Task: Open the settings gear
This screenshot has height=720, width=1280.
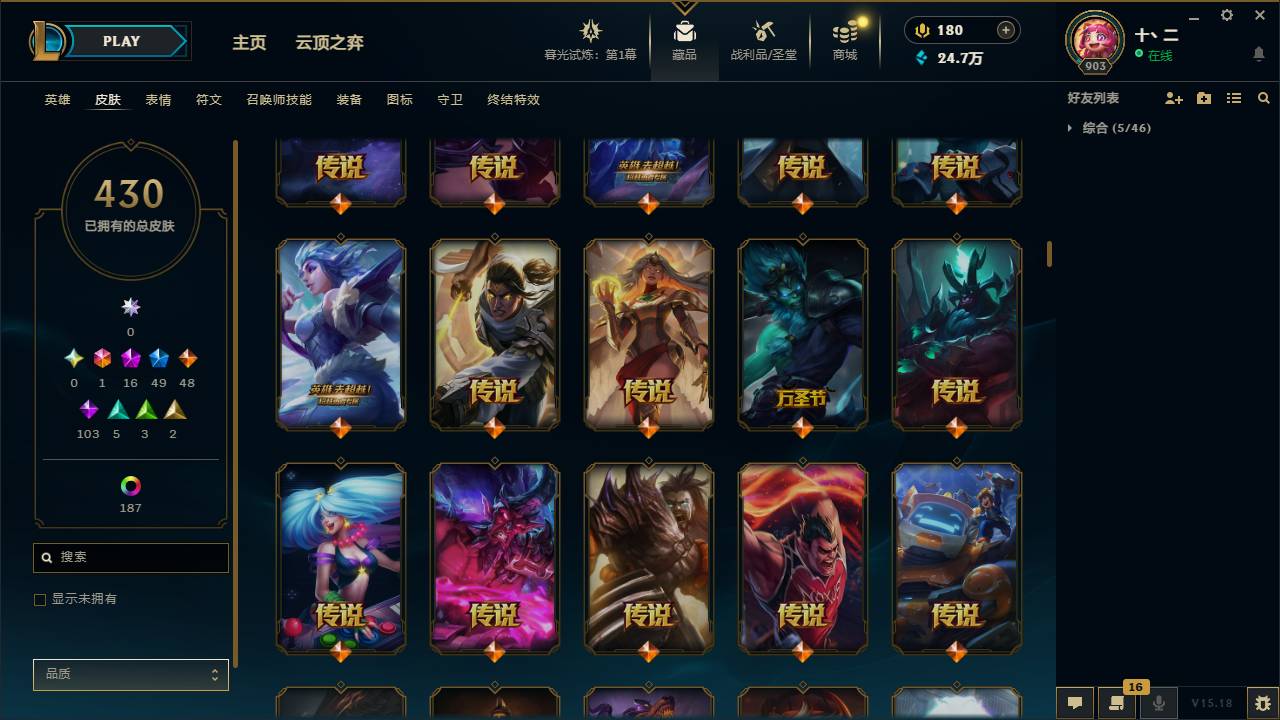Action: tap(1226, 15)
